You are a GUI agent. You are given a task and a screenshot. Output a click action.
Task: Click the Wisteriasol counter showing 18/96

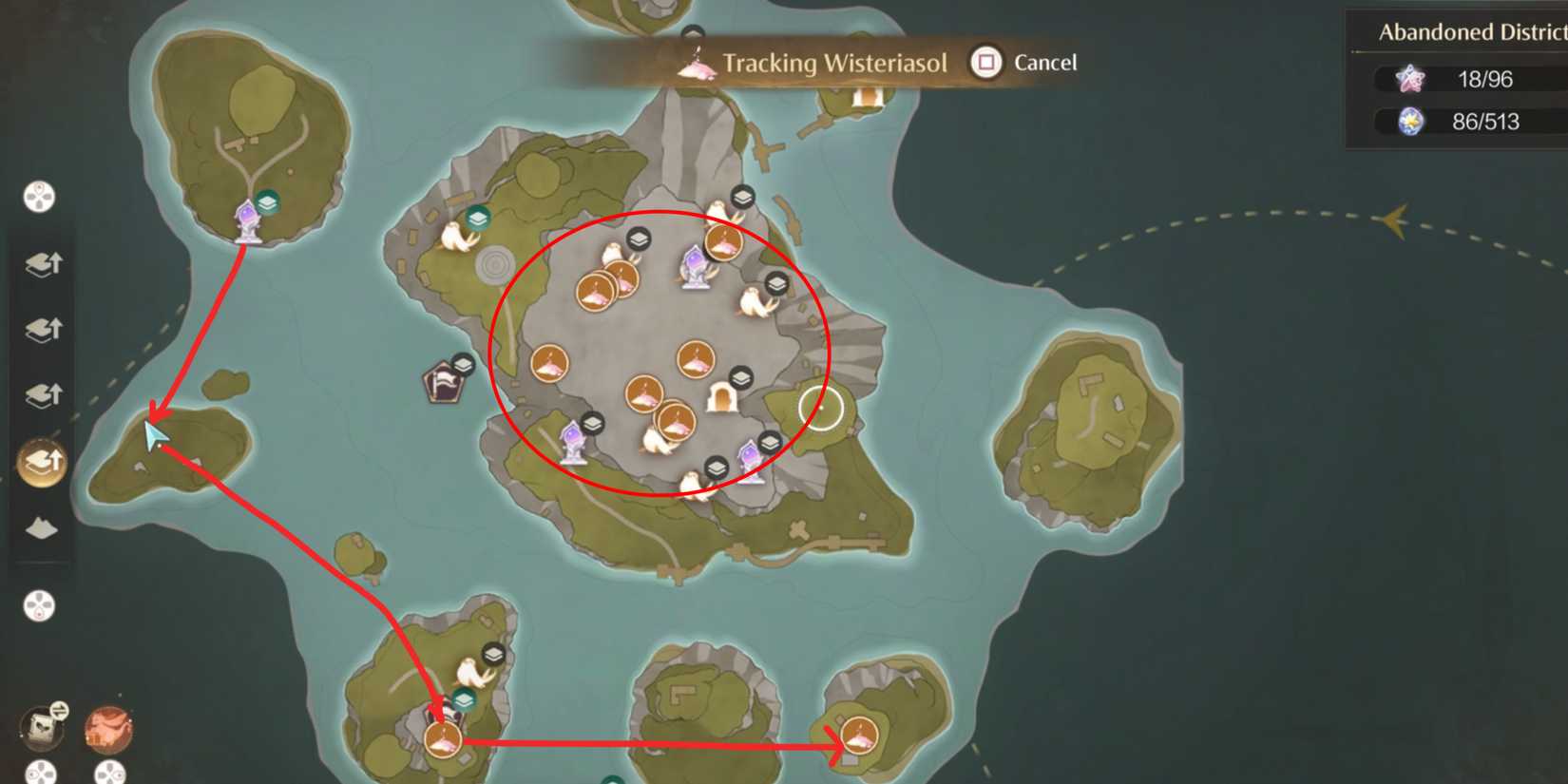pyautogui.click(x=1451, y=79)
